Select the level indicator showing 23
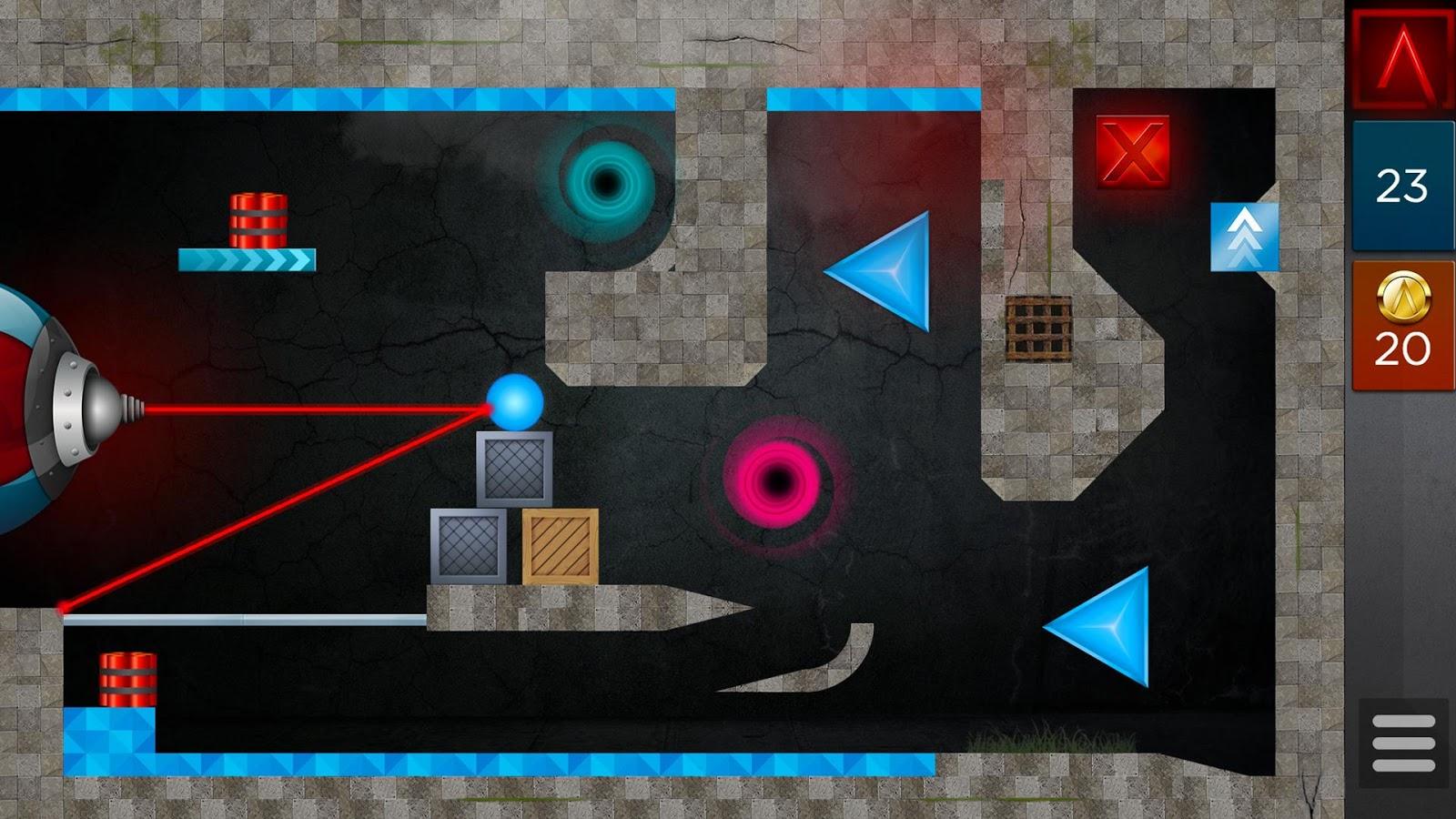This screenshot has width=1456, height=819. pyautogui.click(x=1401, y=187)
